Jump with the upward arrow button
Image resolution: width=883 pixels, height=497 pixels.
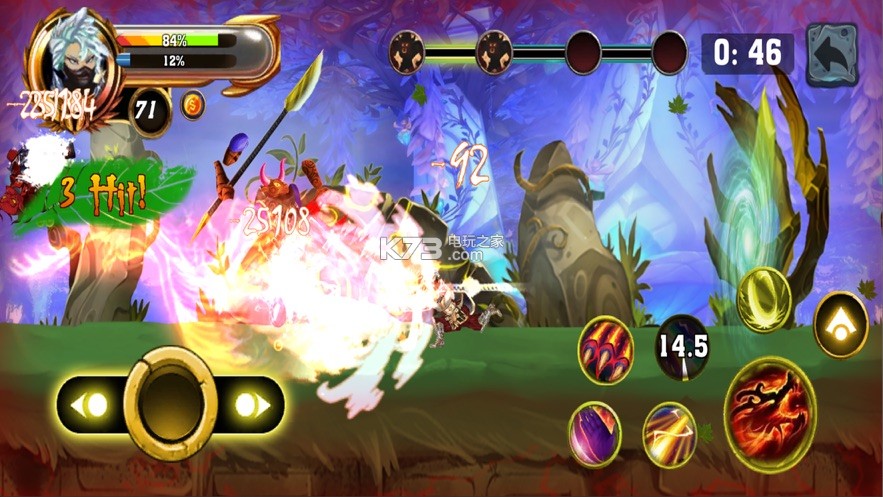point(840,325)
